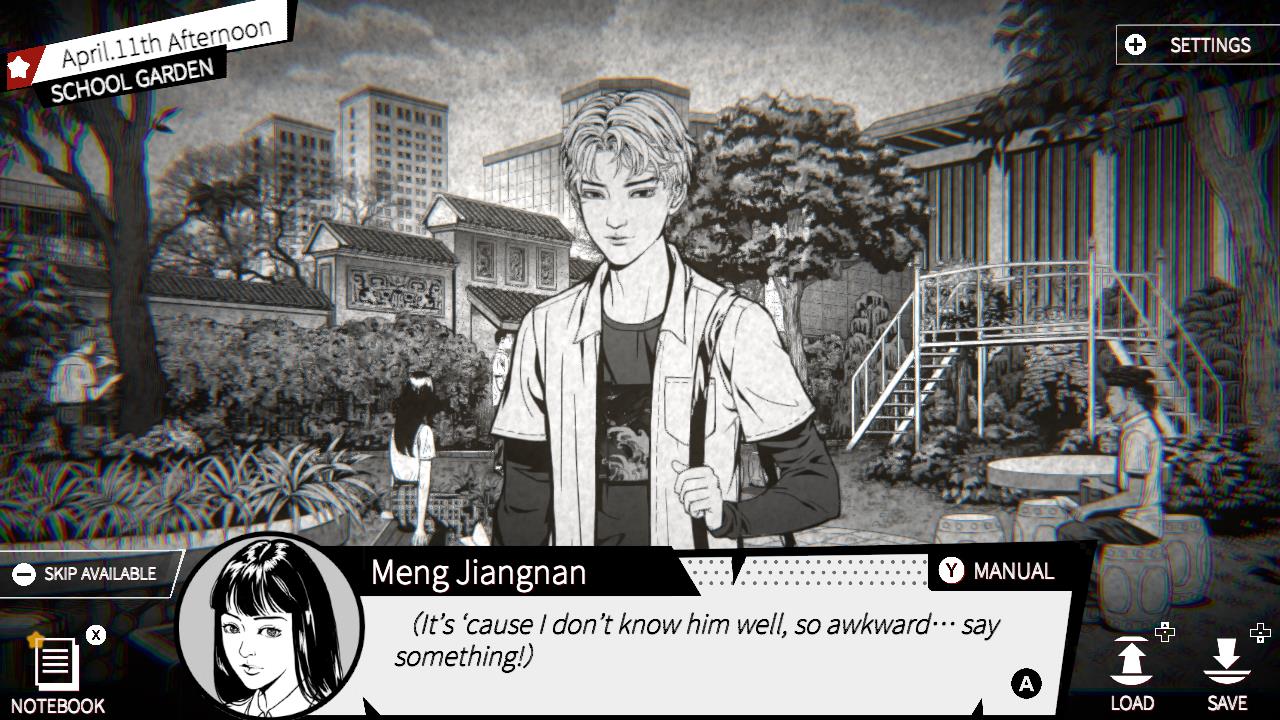The height and width of the screenshot is (720, 1280).
Task: Click the D-pad icon next to Save
Action: coord(1259,631)
